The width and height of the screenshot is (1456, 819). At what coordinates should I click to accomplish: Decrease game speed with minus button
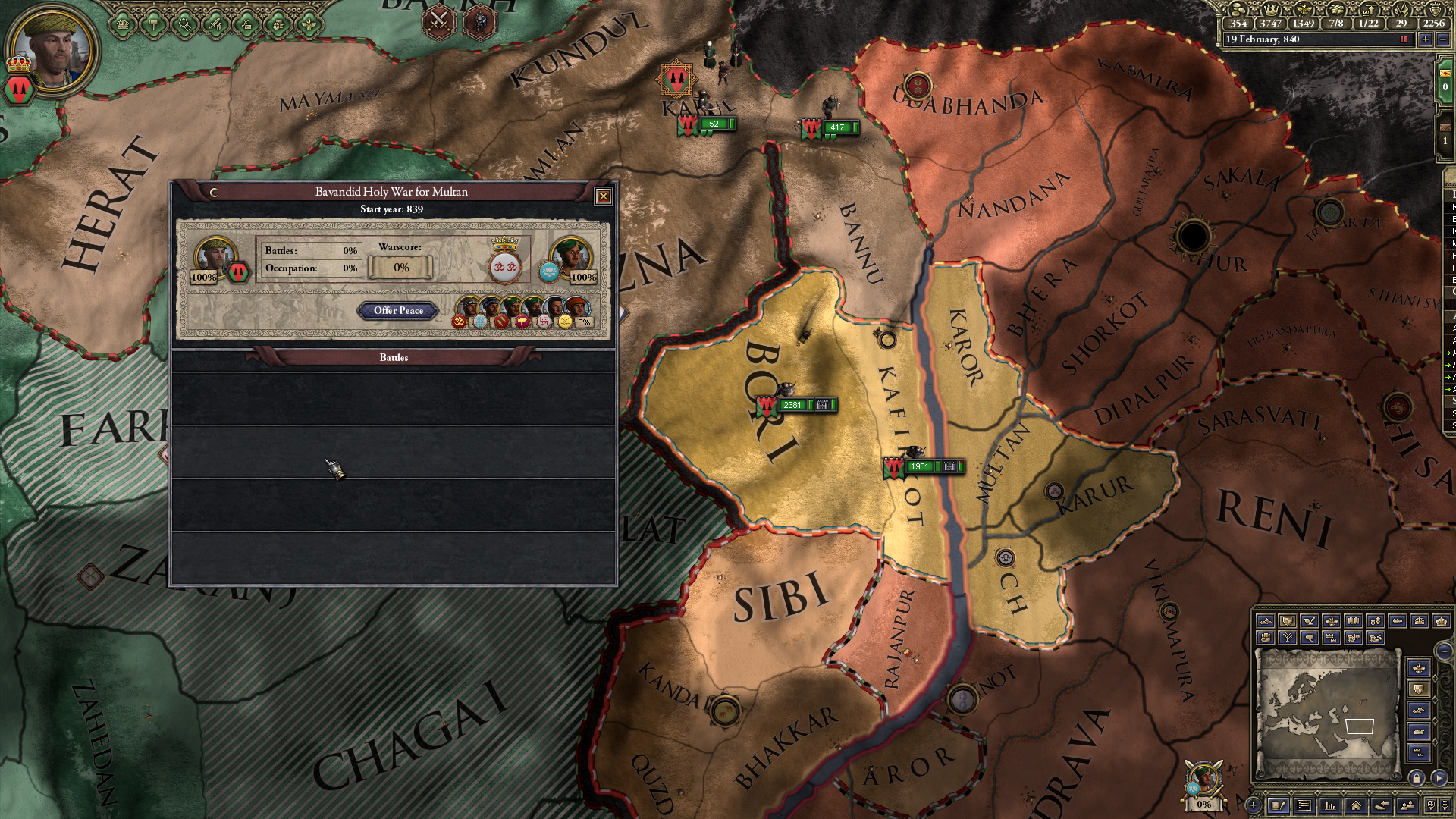coord(1442,39)
